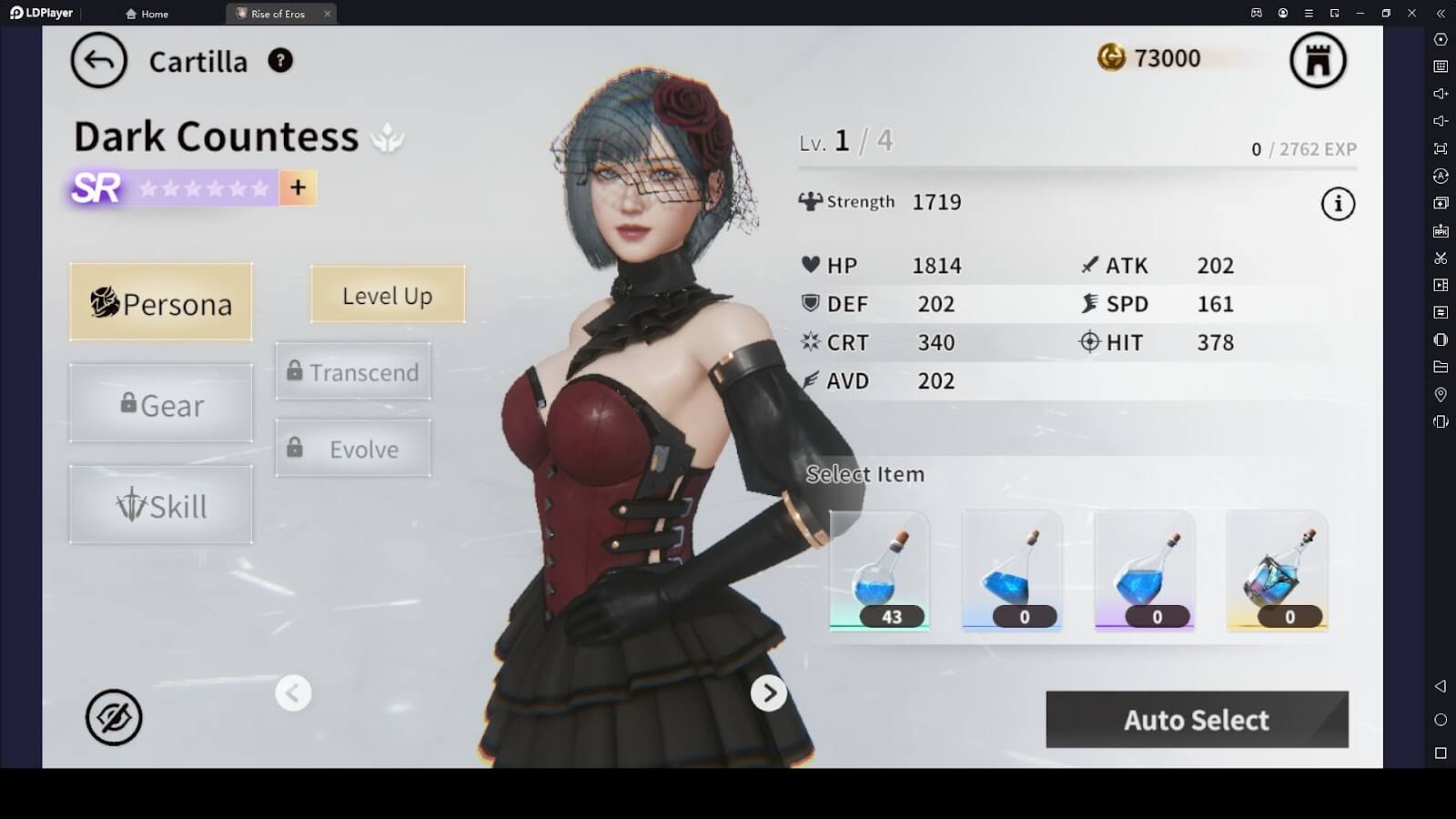This screenshot has height=819, width=1456.
Task: Select the locked Transcend option
Action: [x=353, y=372]
